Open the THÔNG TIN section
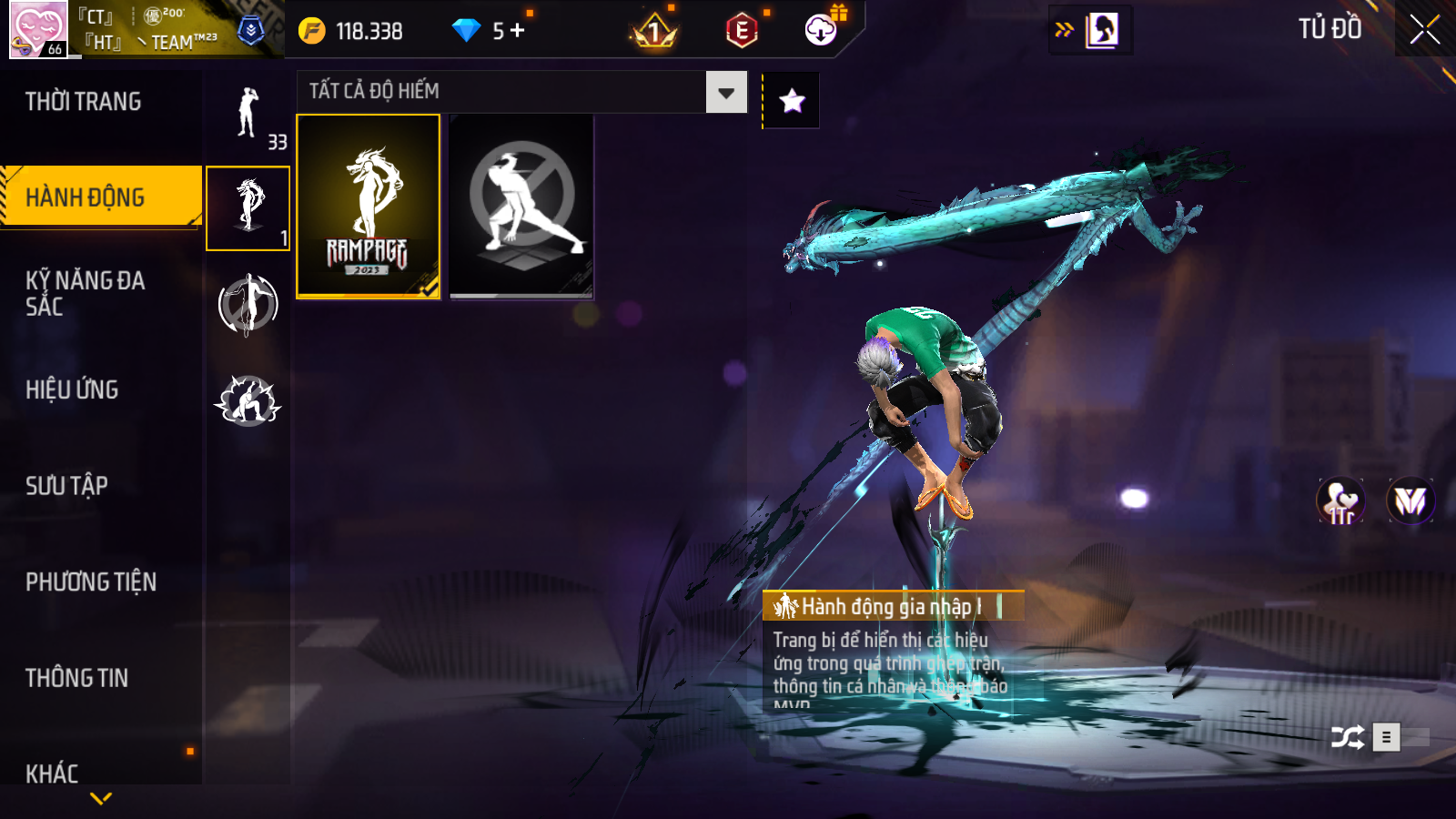The width and height of the screenshot is (1456, 819). [x=76, y=678]
